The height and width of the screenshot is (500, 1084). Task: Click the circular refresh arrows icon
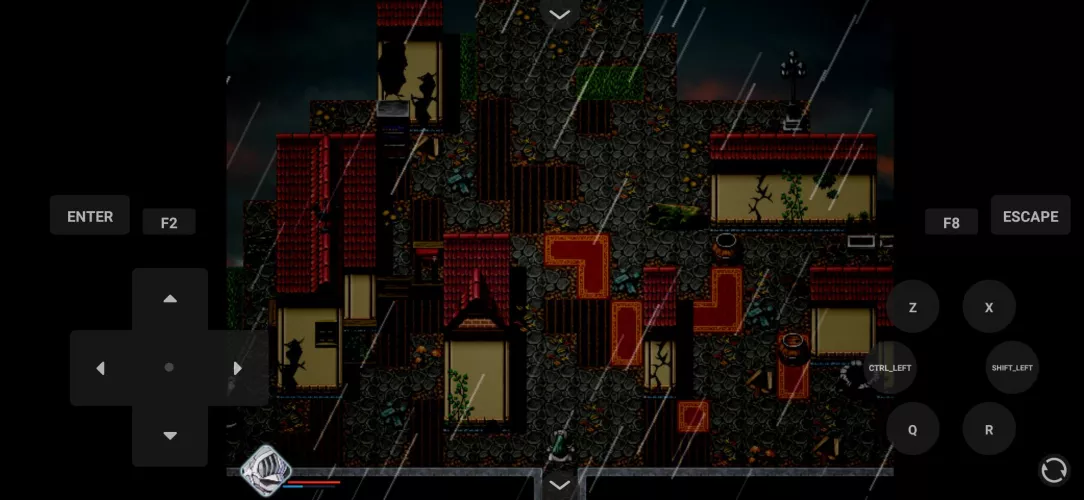(x=1054, y=470)
